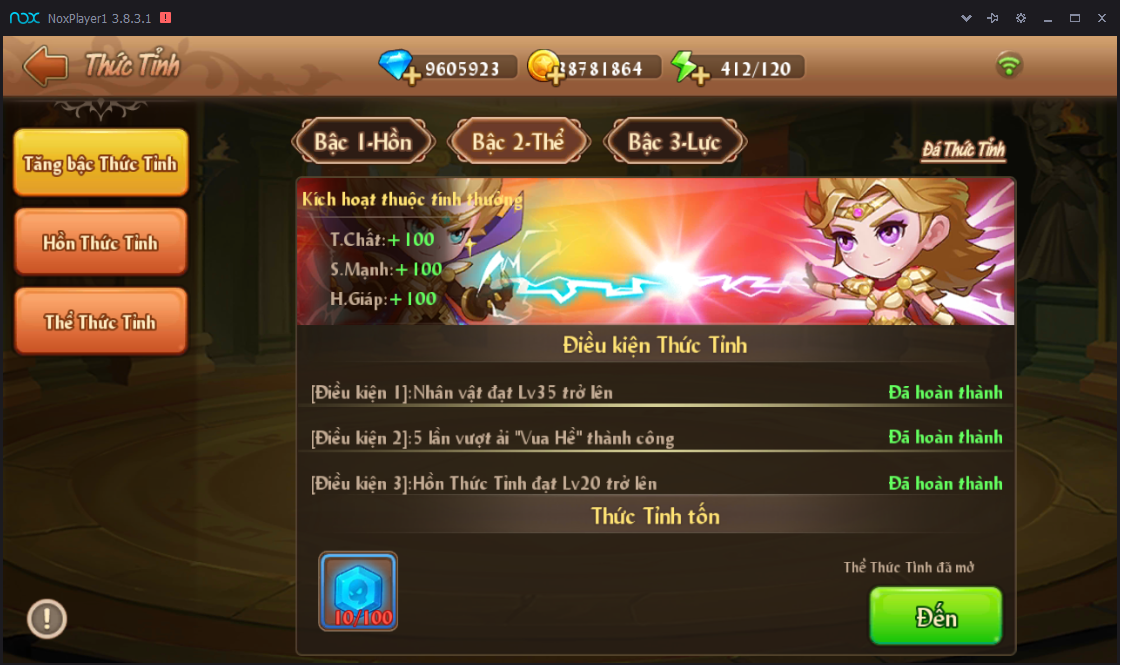
Task: Select Tăng bậc Thức Tỉnh menu entry
Action: pos(100,163)
